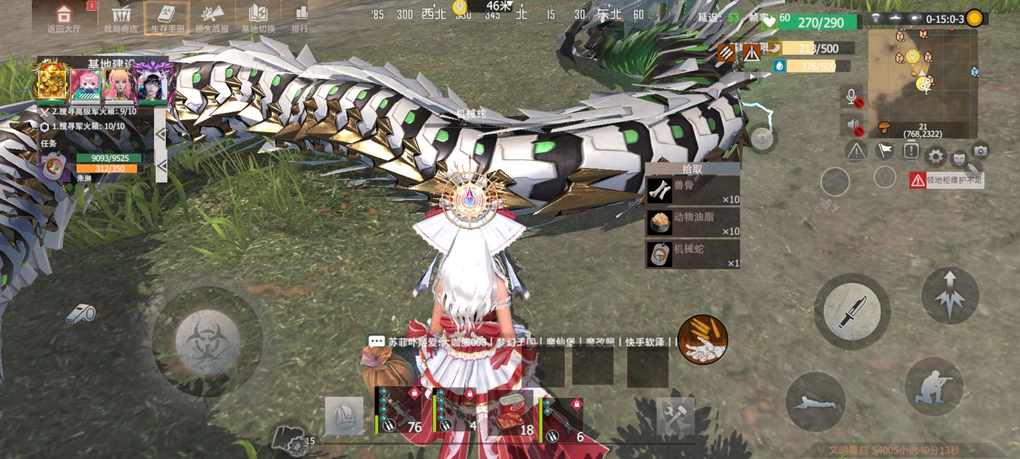Pick up the animal fat item

click(x=693, y=222)
